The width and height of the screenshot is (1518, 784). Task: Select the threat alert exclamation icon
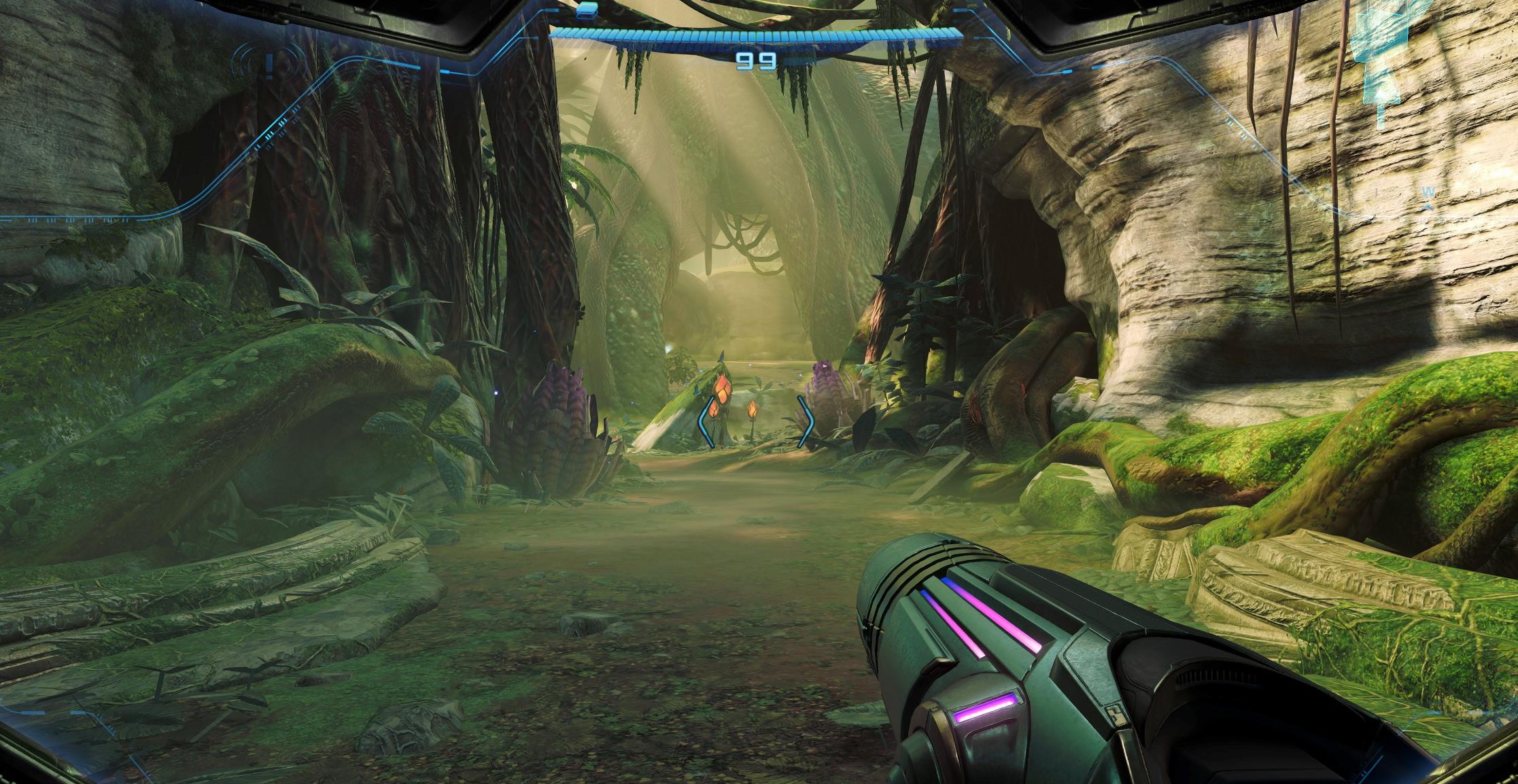pyautogui.click(x=270, y=66)
